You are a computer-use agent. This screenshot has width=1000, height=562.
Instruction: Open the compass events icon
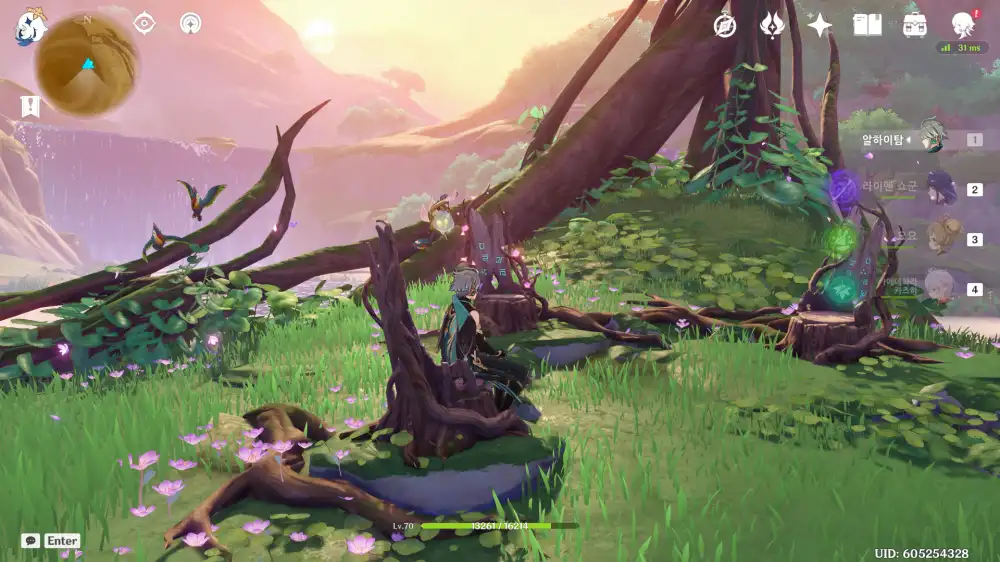click(x=725, y=26)
